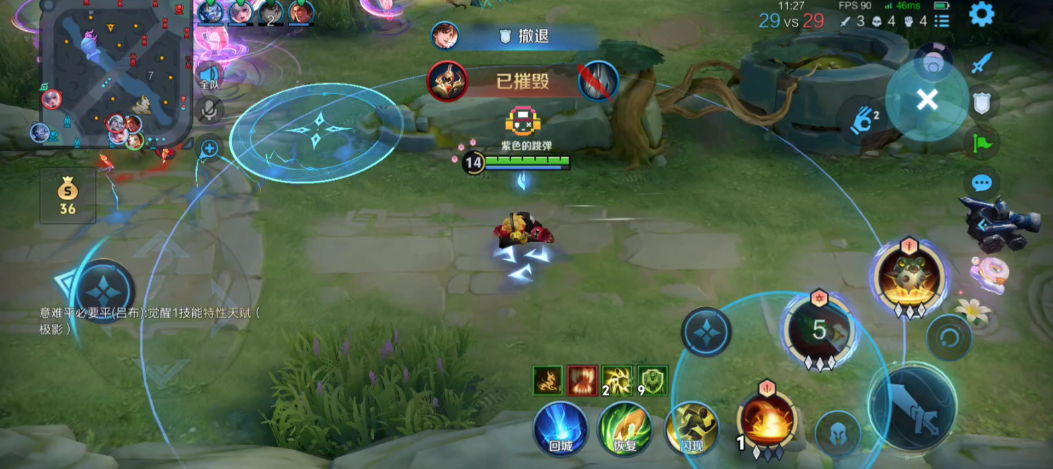Open the settings gear

click(982, 15)
